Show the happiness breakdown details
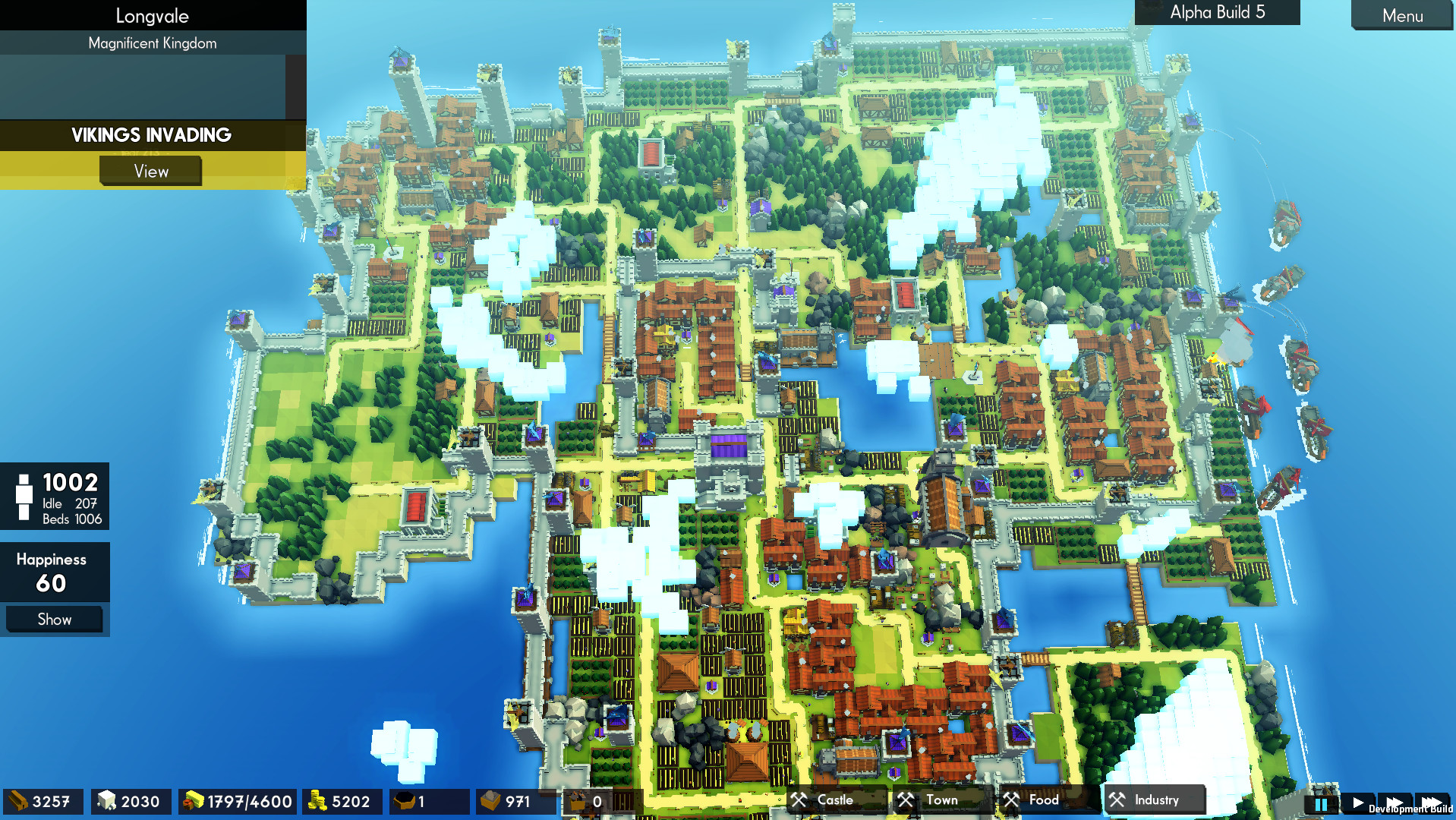1456x820 pixels. point(54,619)
